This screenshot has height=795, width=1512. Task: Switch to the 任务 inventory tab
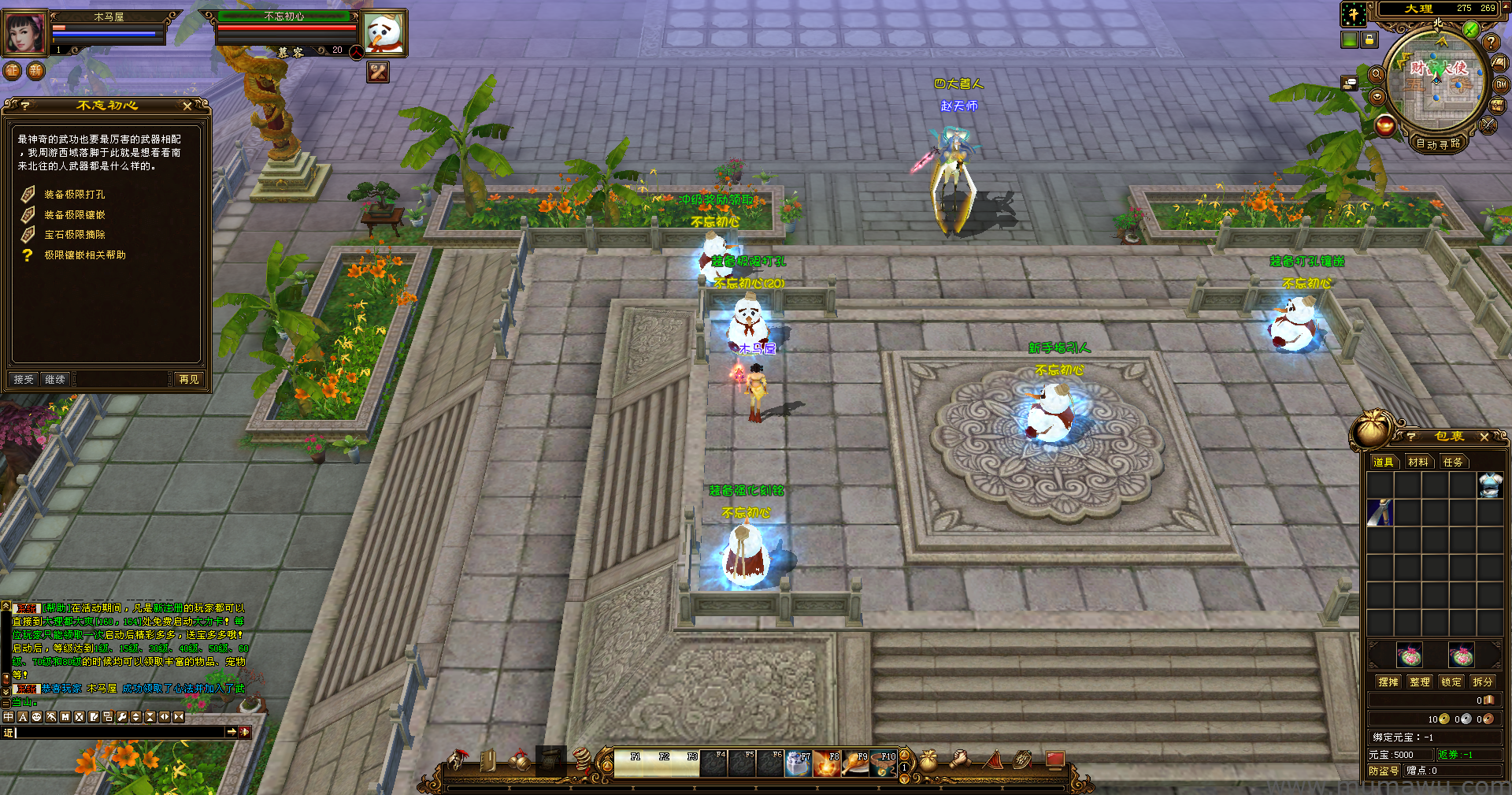pos(1453,463)
